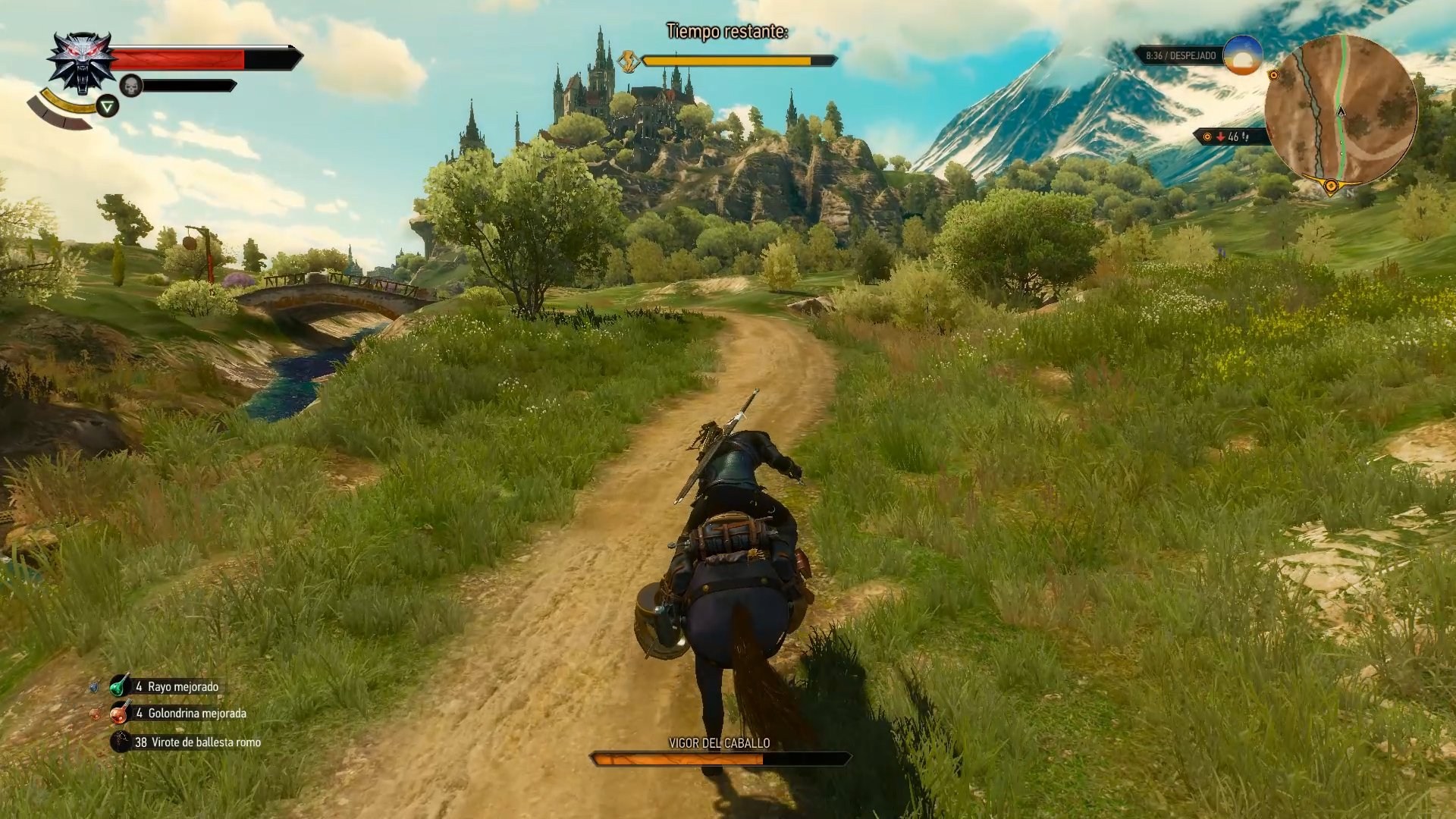Click the wolf medallion icon
The width and height of the screenshot is (1456, 819).
coord(81,61)
